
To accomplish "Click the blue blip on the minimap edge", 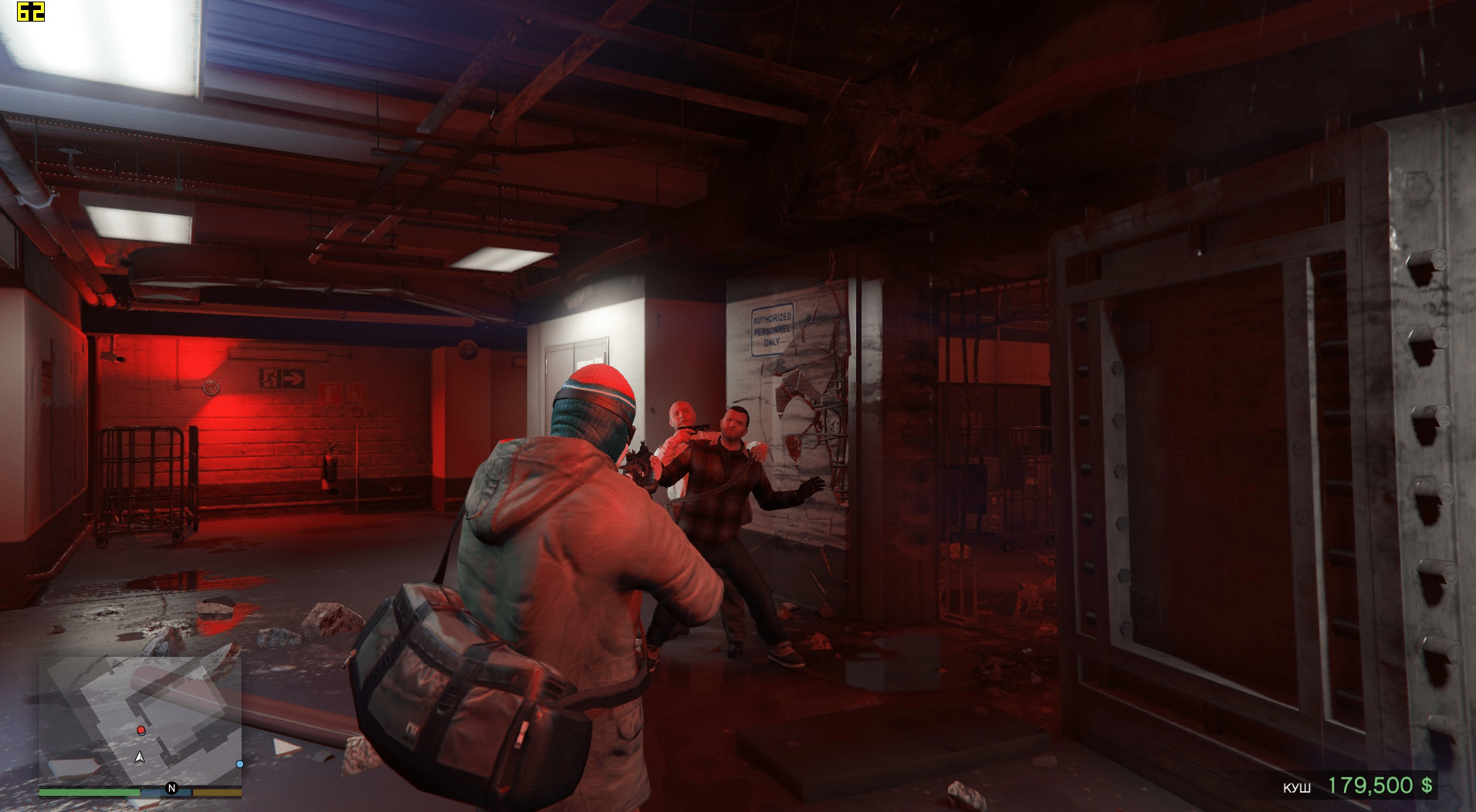I will (x=240, y=764).
